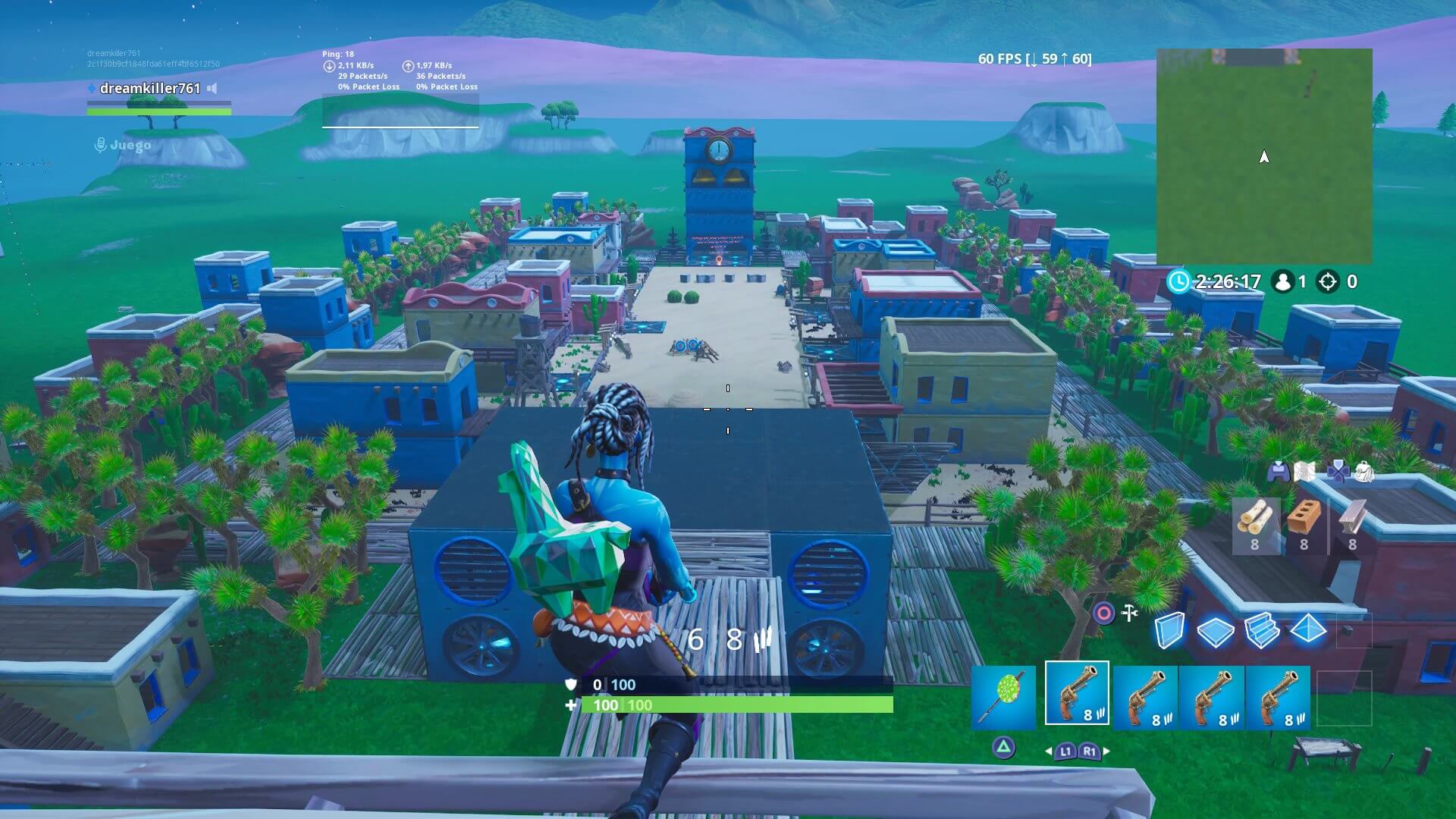Choose the pyramid roof building piece
The image size is (1456, 819).
(x=1307, y=629)
